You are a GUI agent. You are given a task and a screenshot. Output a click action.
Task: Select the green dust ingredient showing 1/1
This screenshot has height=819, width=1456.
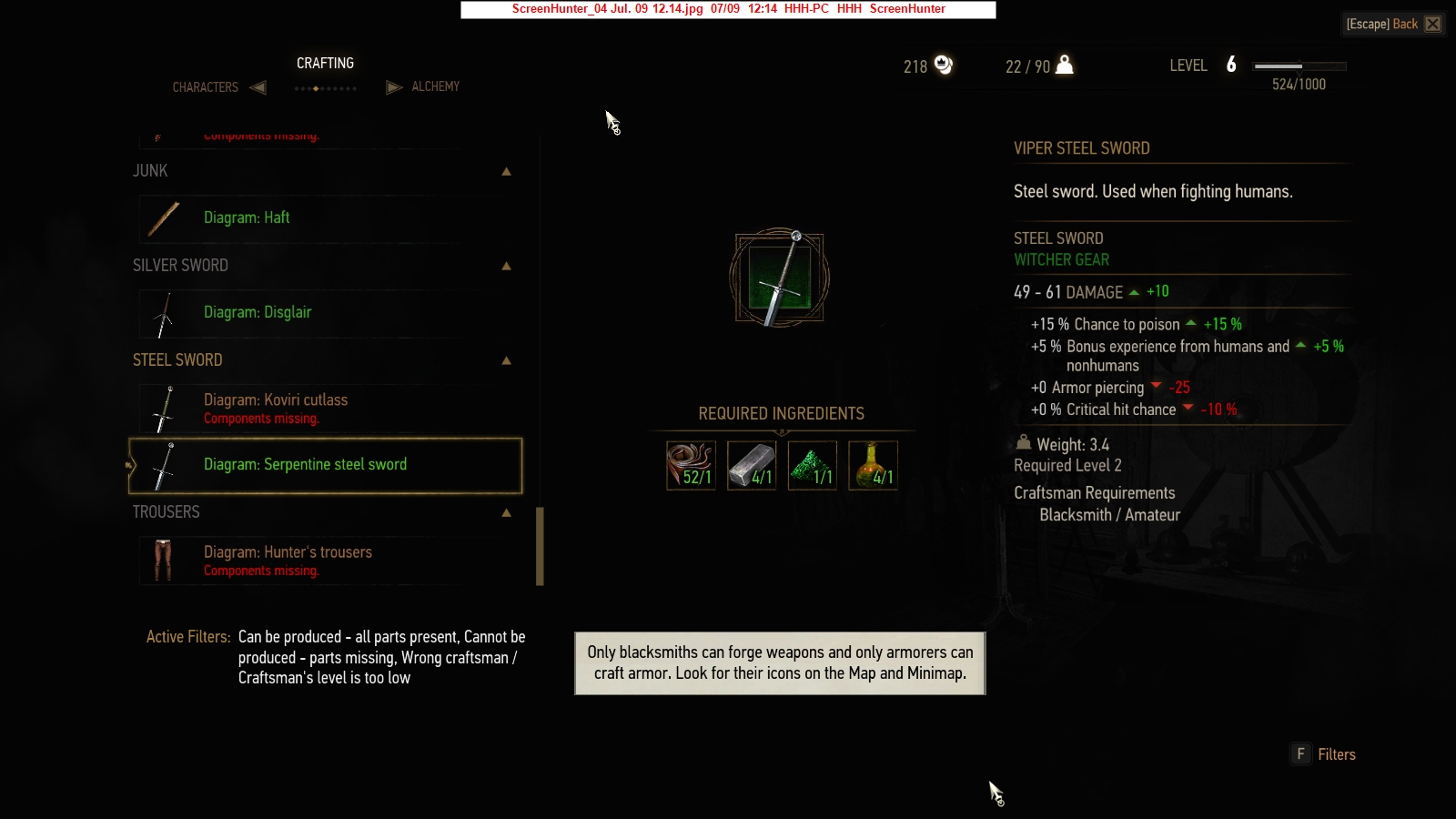coord(812,465)
